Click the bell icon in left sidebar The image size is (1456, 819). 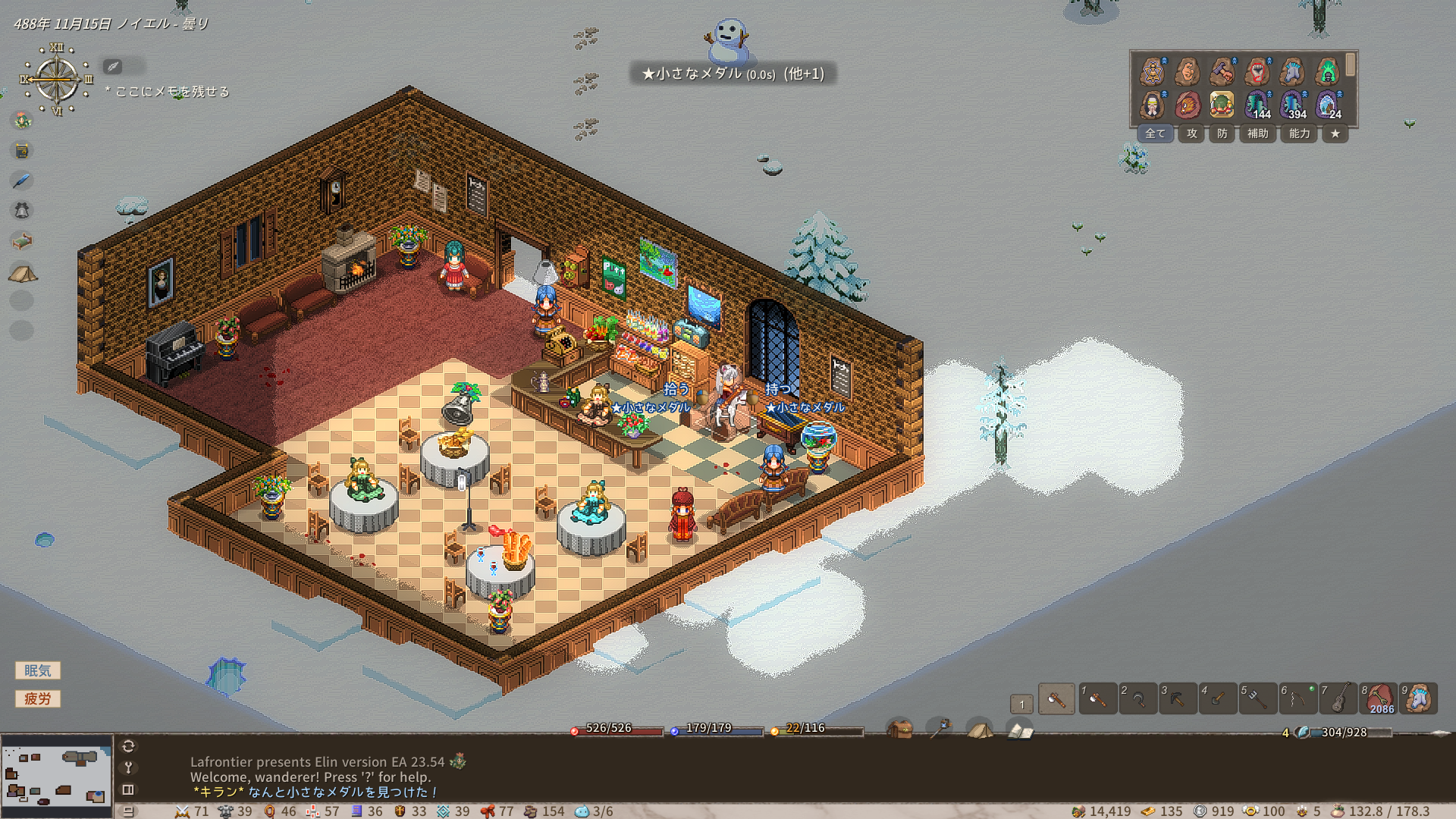click(22, 211)
